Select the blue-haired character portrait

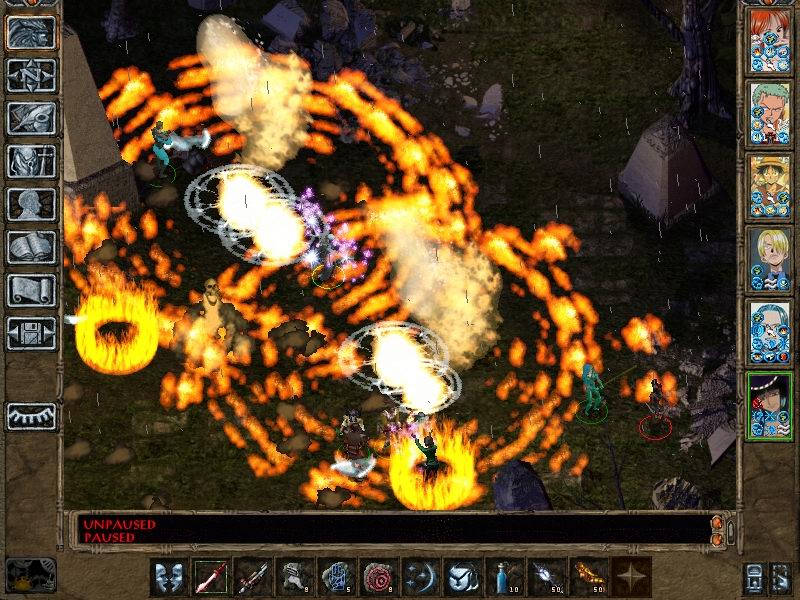769,332
